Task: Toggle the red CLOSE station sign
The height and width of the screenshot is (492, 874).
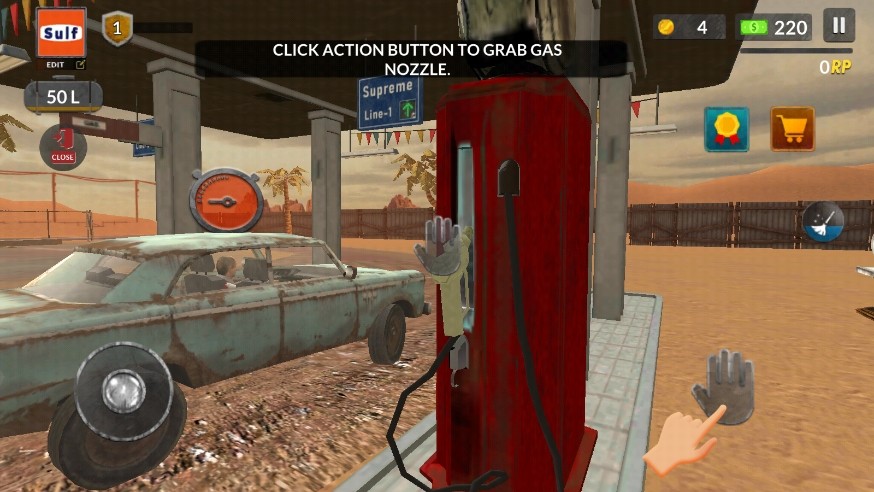Action: (x=63, y=147)
